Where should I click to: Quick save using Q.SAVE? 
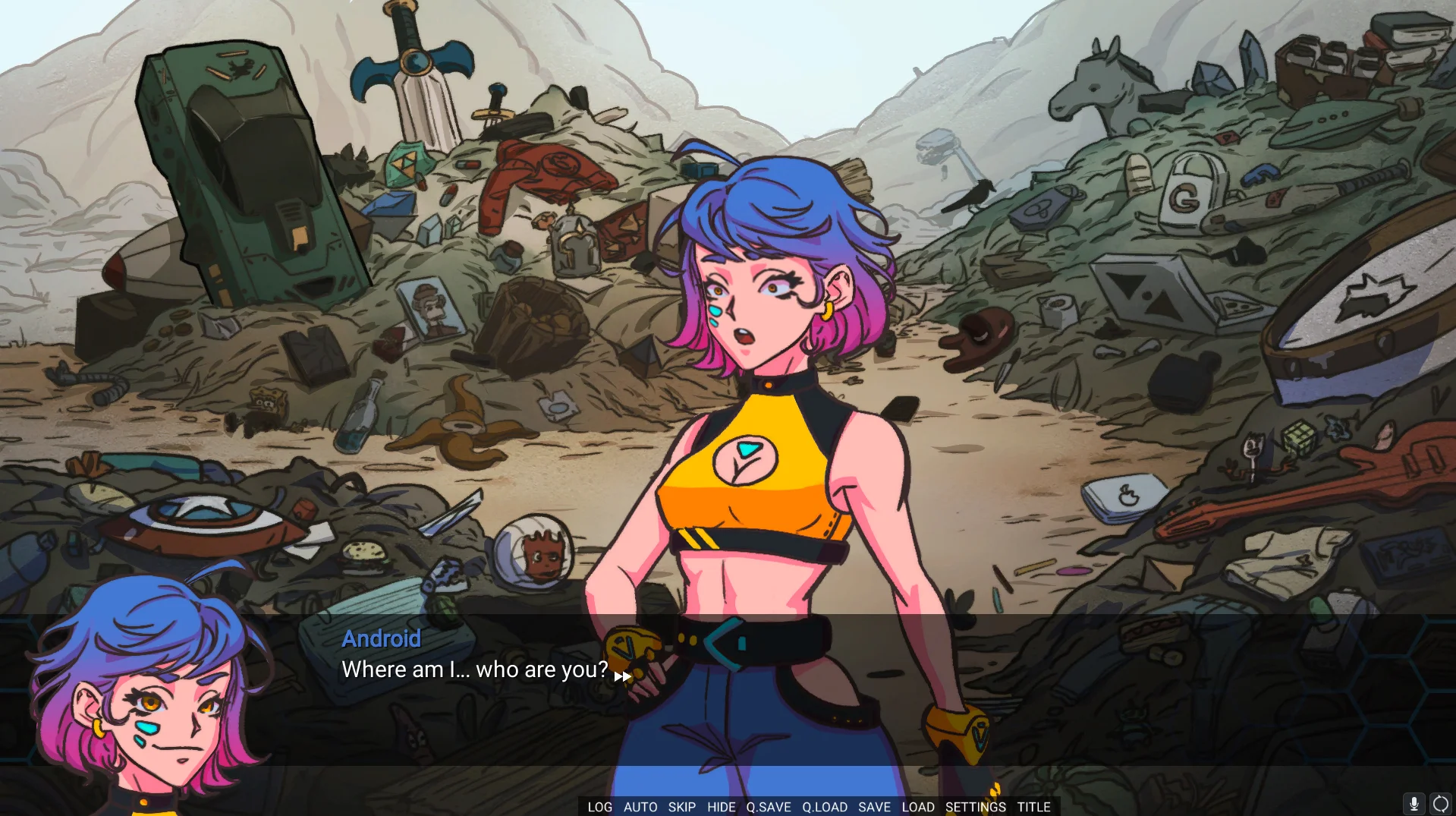point(768,807)
